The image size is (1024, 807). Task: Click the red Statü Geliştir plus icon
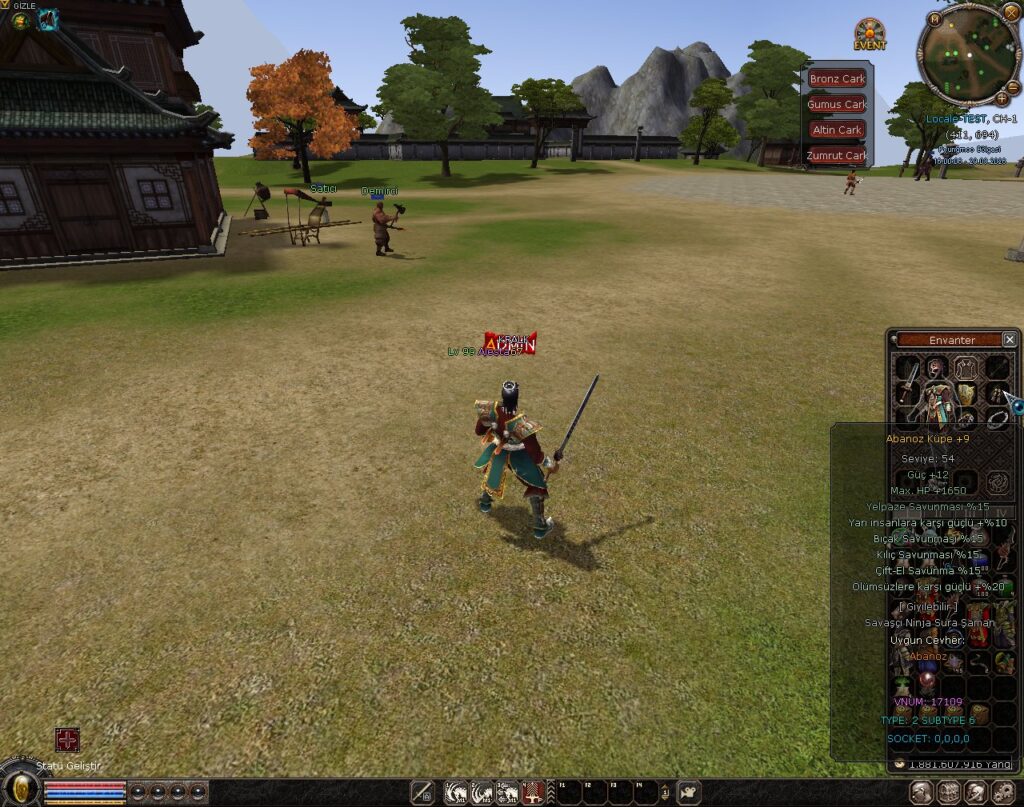[67, 740]
